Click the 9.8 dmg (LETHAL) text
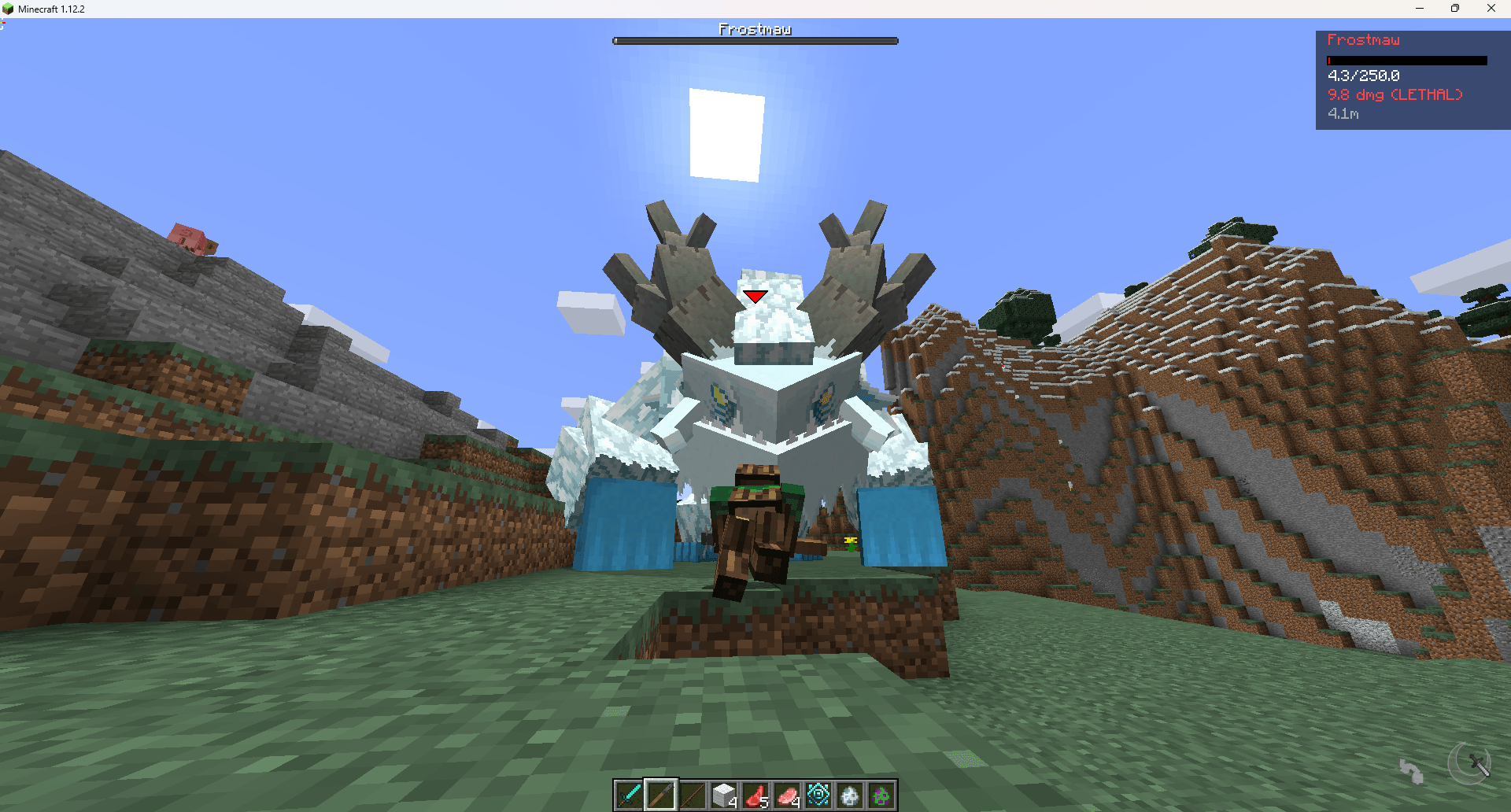1511x812 pixels. click(1395, 94)
